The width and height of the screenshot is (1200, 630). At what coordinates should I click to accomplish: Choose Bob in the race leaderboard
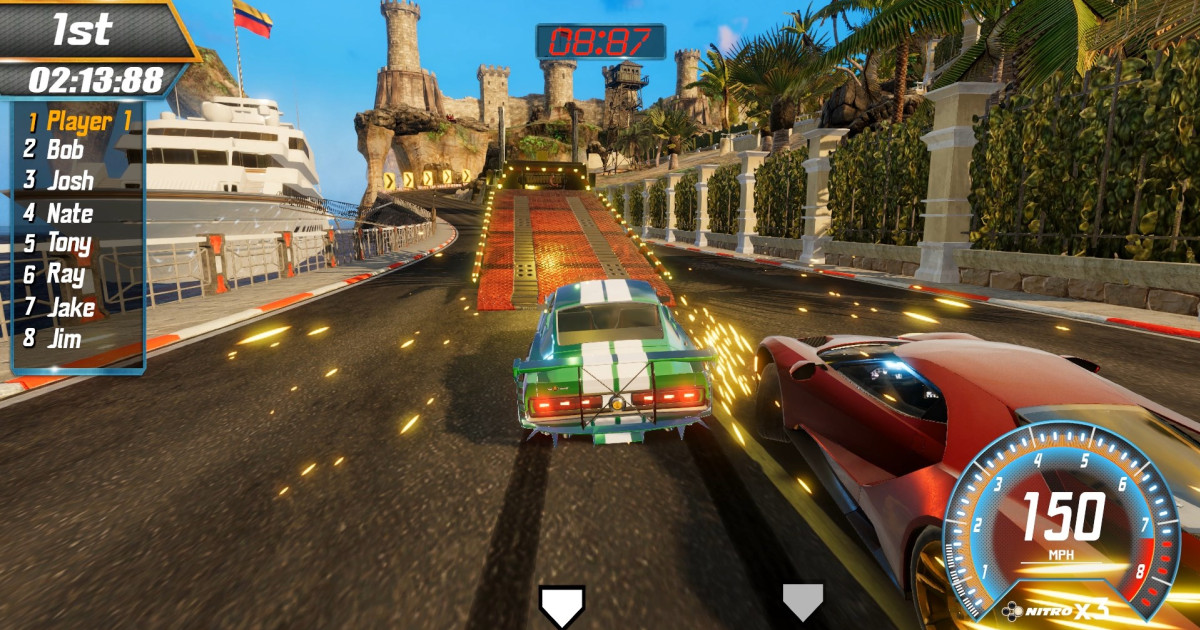coord(66,151)
